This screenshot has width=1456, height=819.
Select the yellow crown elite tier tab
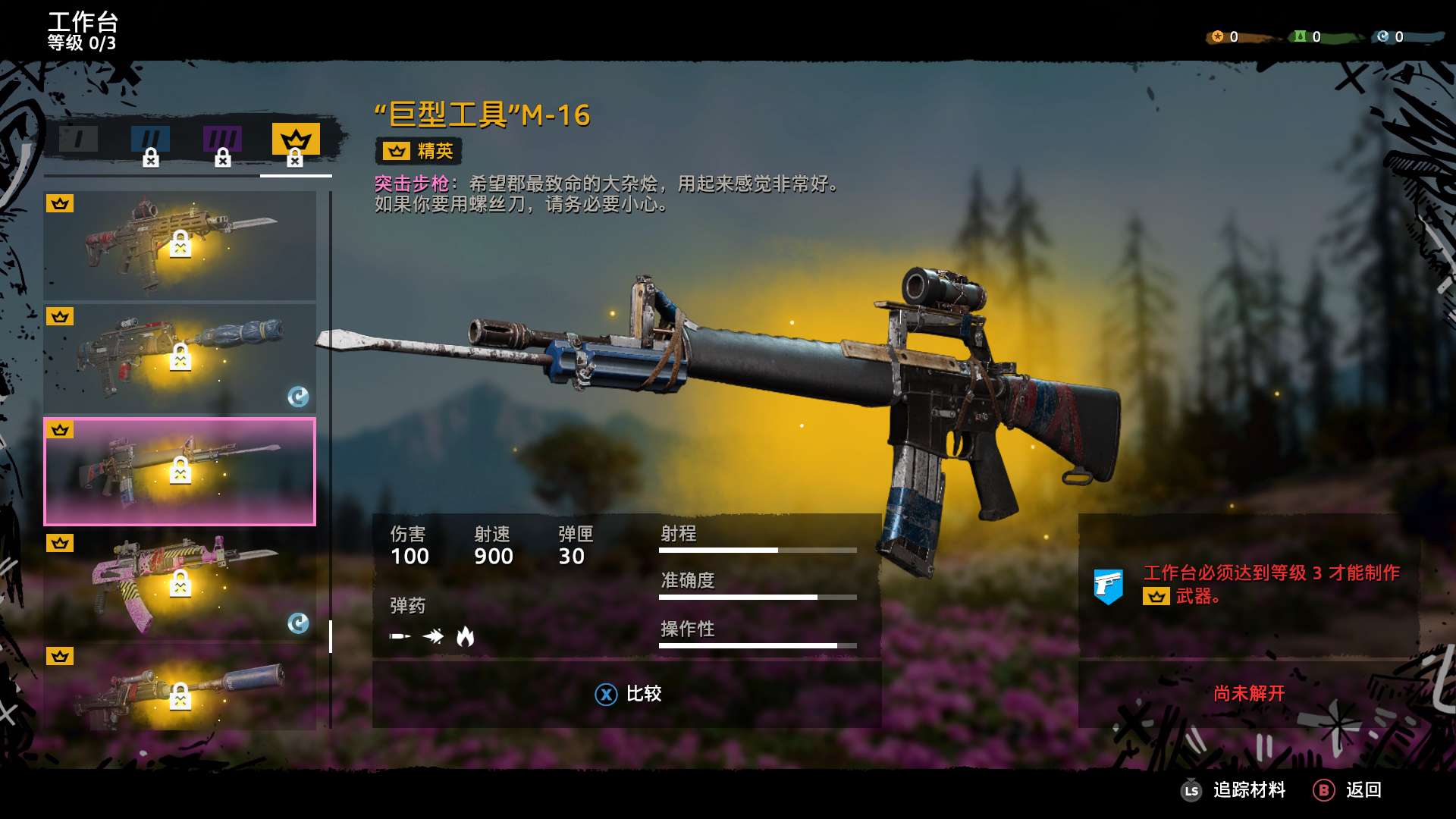[296, 140]
